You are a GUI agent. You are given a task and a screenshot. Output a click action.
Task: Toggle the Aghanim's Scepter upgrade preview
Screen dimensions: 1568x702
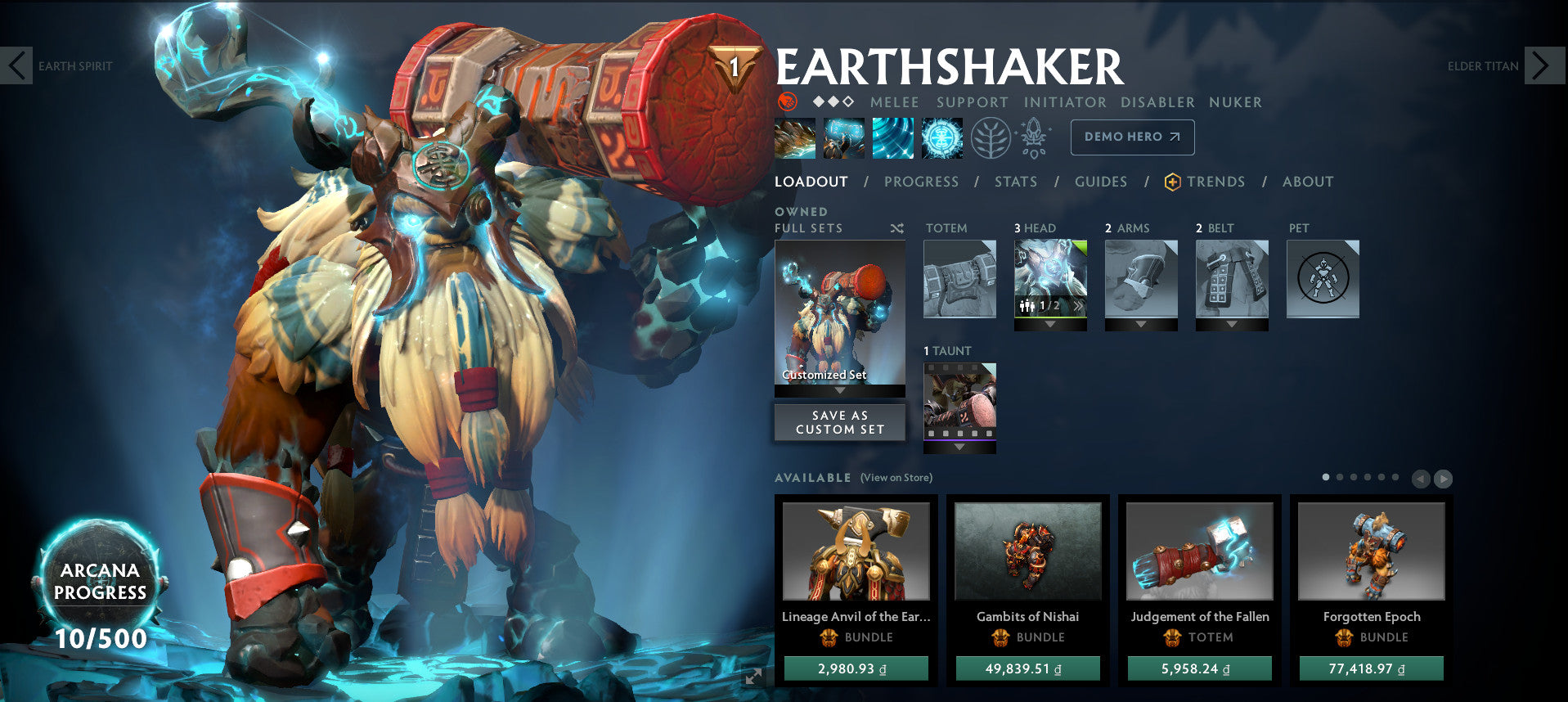pos(1033,137)
